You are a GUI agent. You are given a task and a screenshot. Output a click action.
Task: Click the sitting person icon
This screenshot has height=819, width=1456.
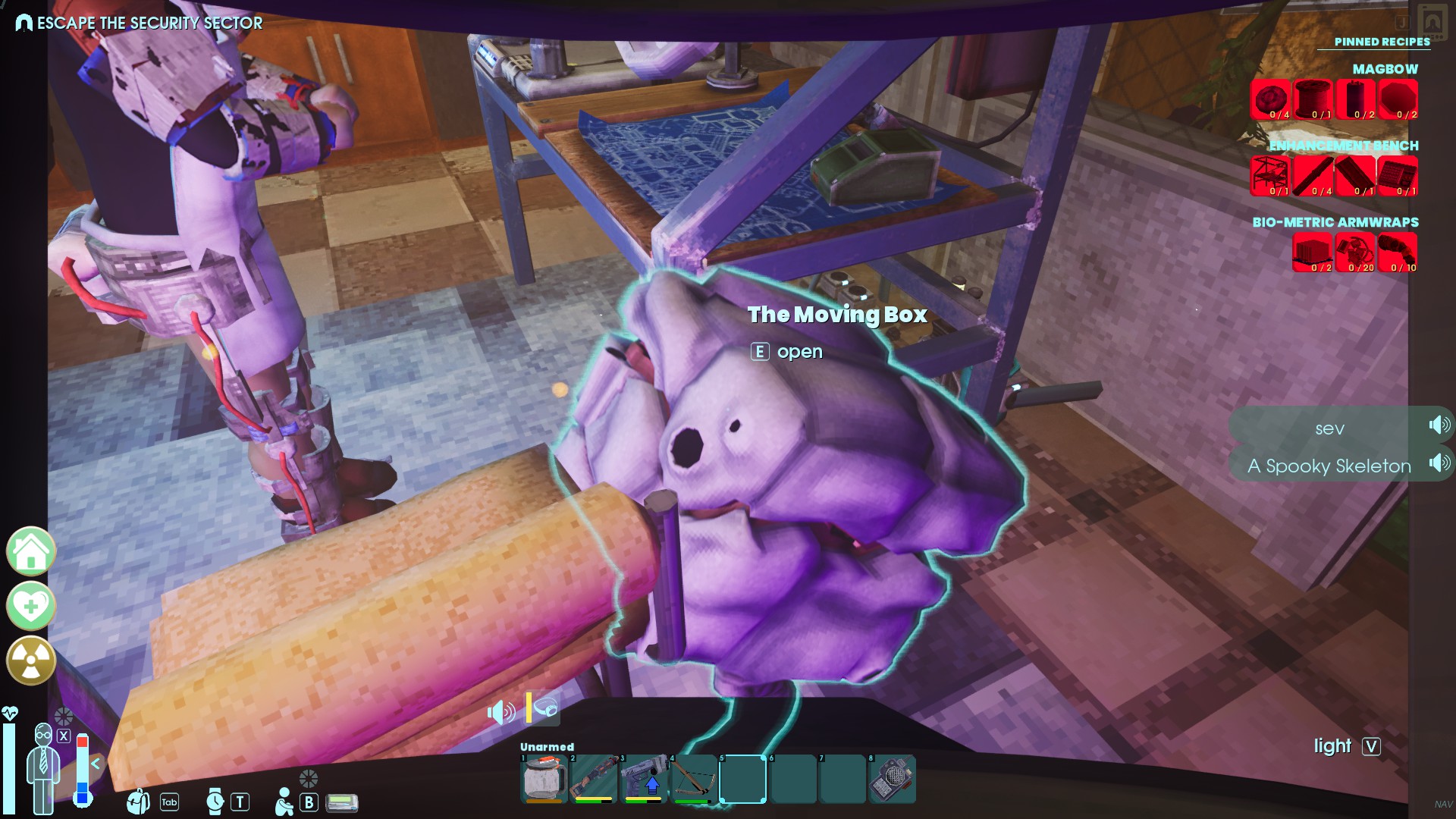(x=284, y=802)
